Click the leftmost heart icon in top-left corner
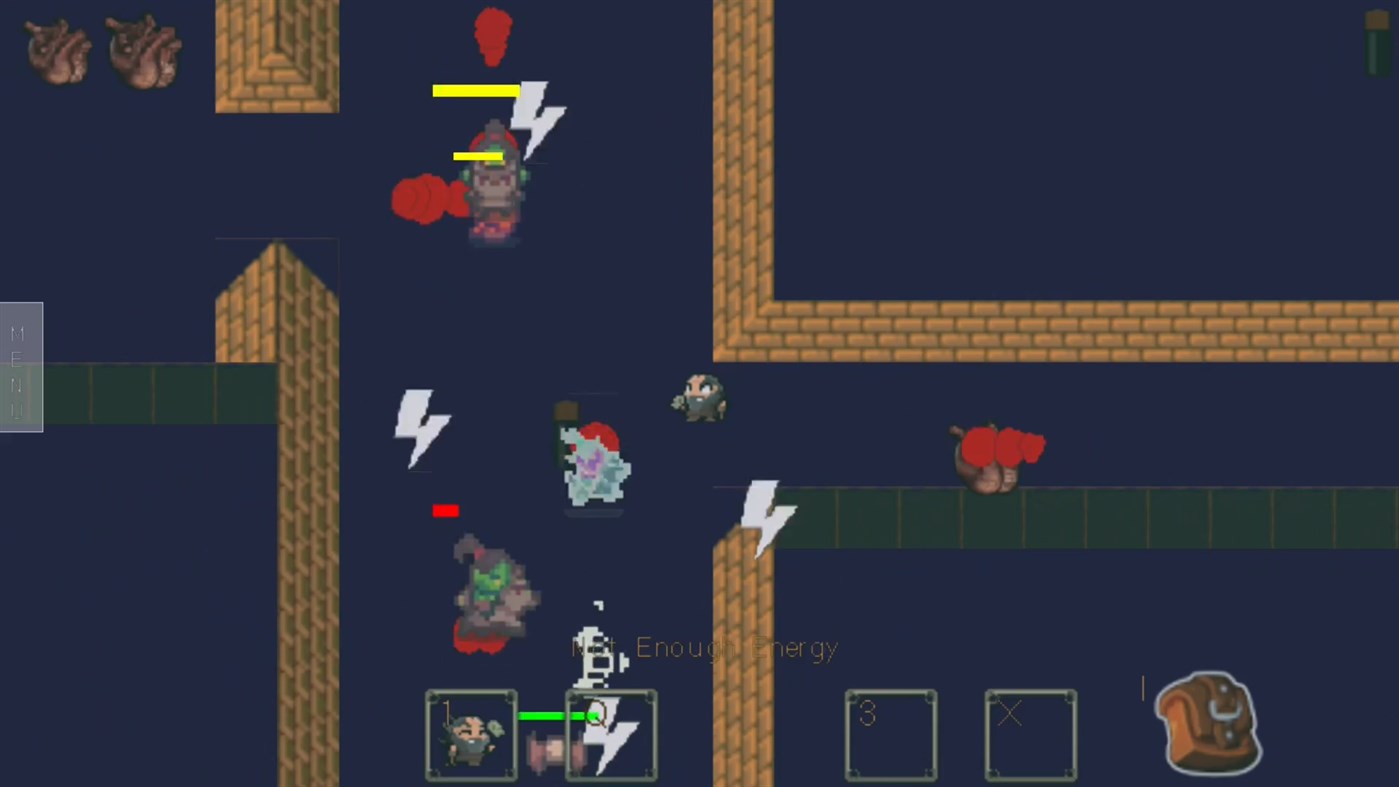 57,52
